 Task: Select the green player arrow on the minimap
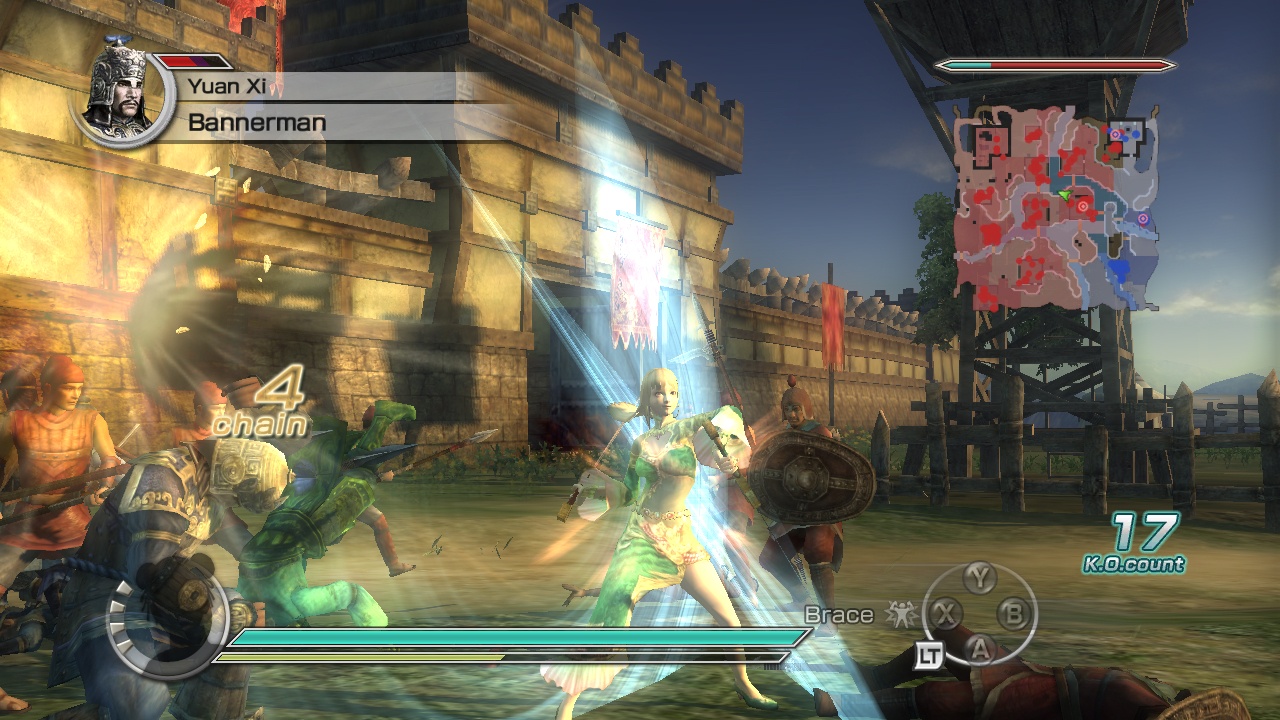click(x=1065, y=195)
